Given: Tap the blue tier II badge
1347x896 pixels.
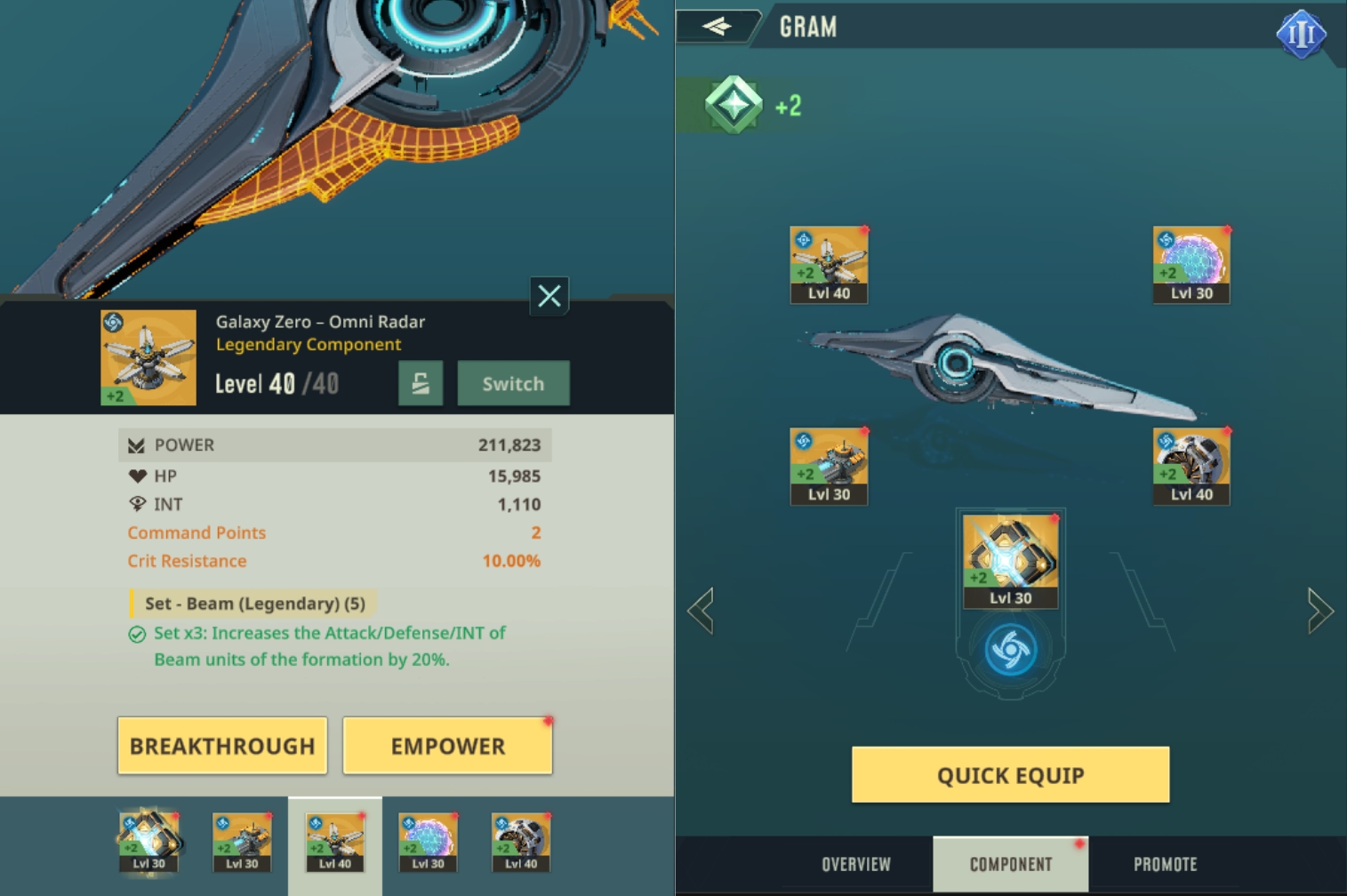Looking at the screenshot, I should click(x=1301, y=34).
